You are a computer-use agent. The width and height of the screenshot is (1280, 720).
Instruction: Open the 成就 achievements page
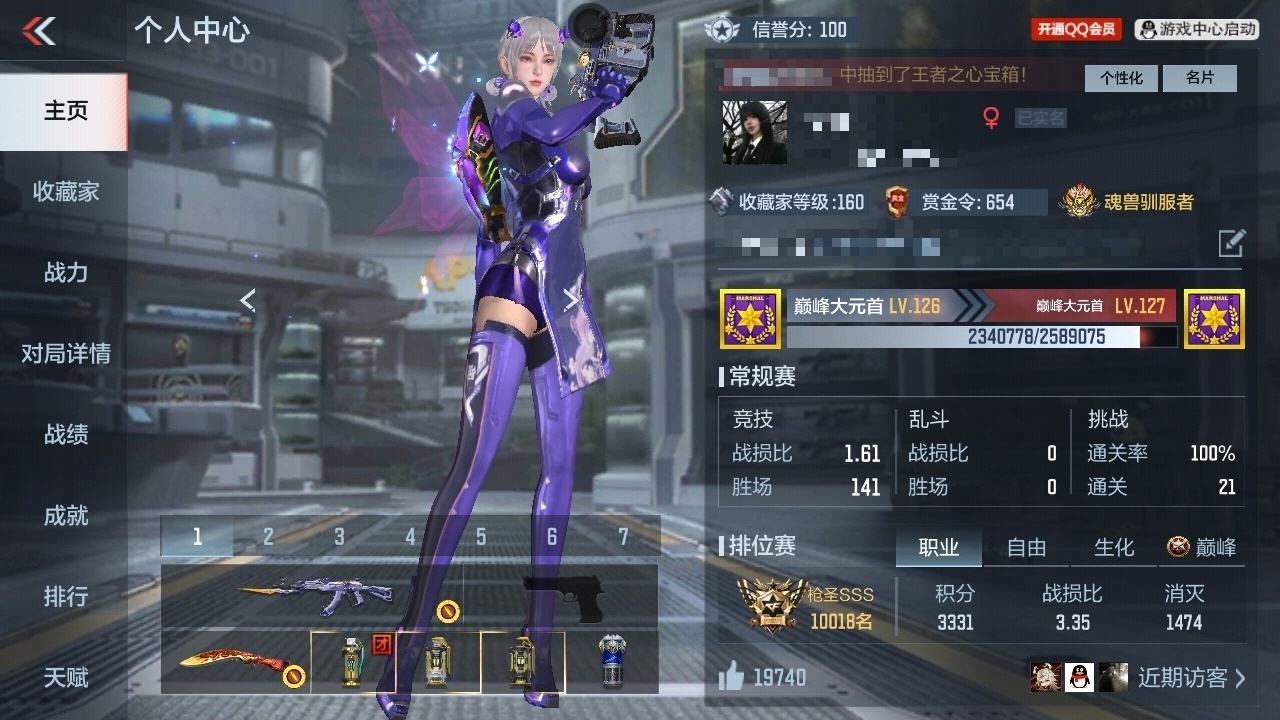[65, 515]
